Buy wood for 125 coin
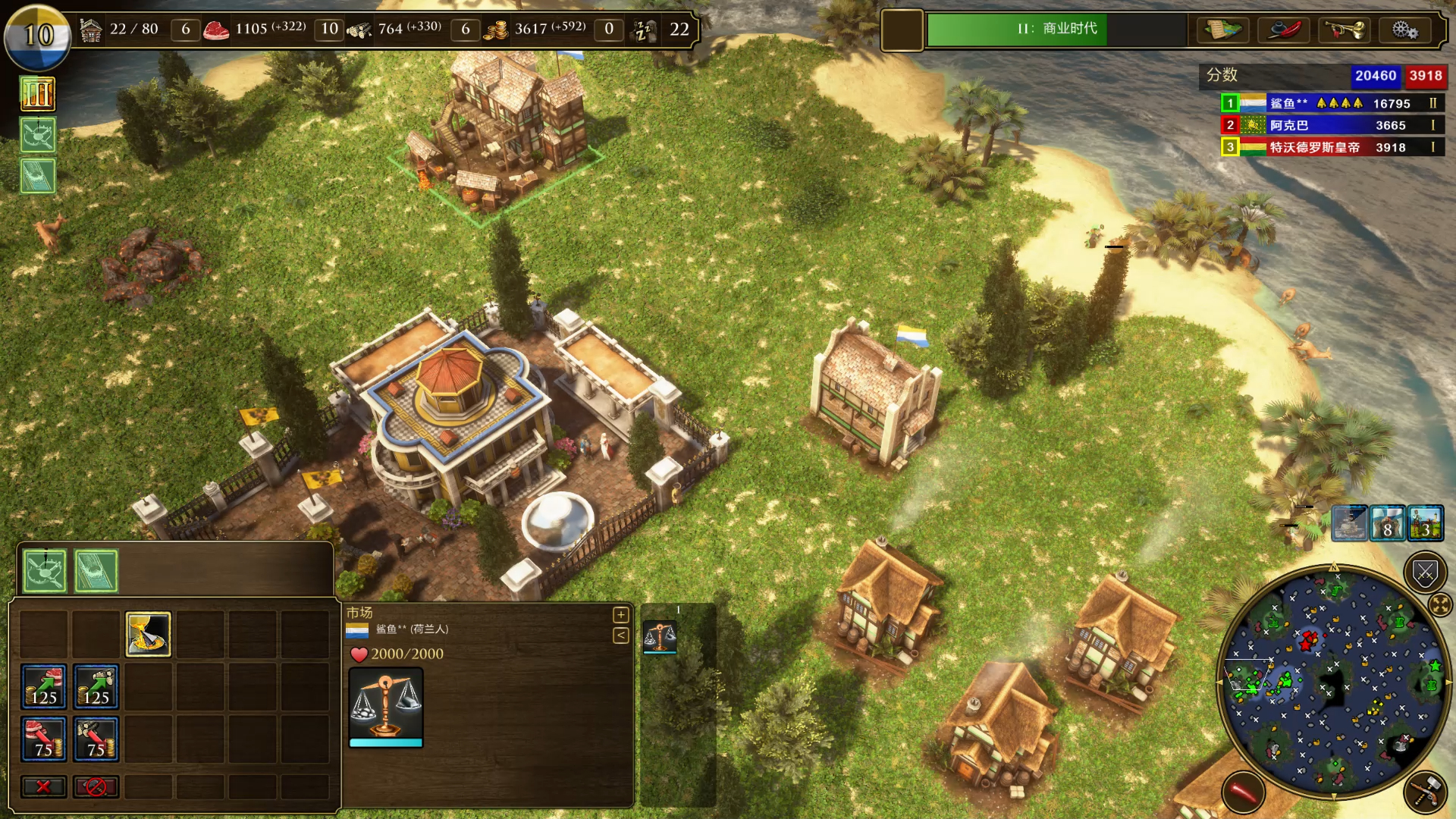This screenshot has width=1456, height=819. 96,687
